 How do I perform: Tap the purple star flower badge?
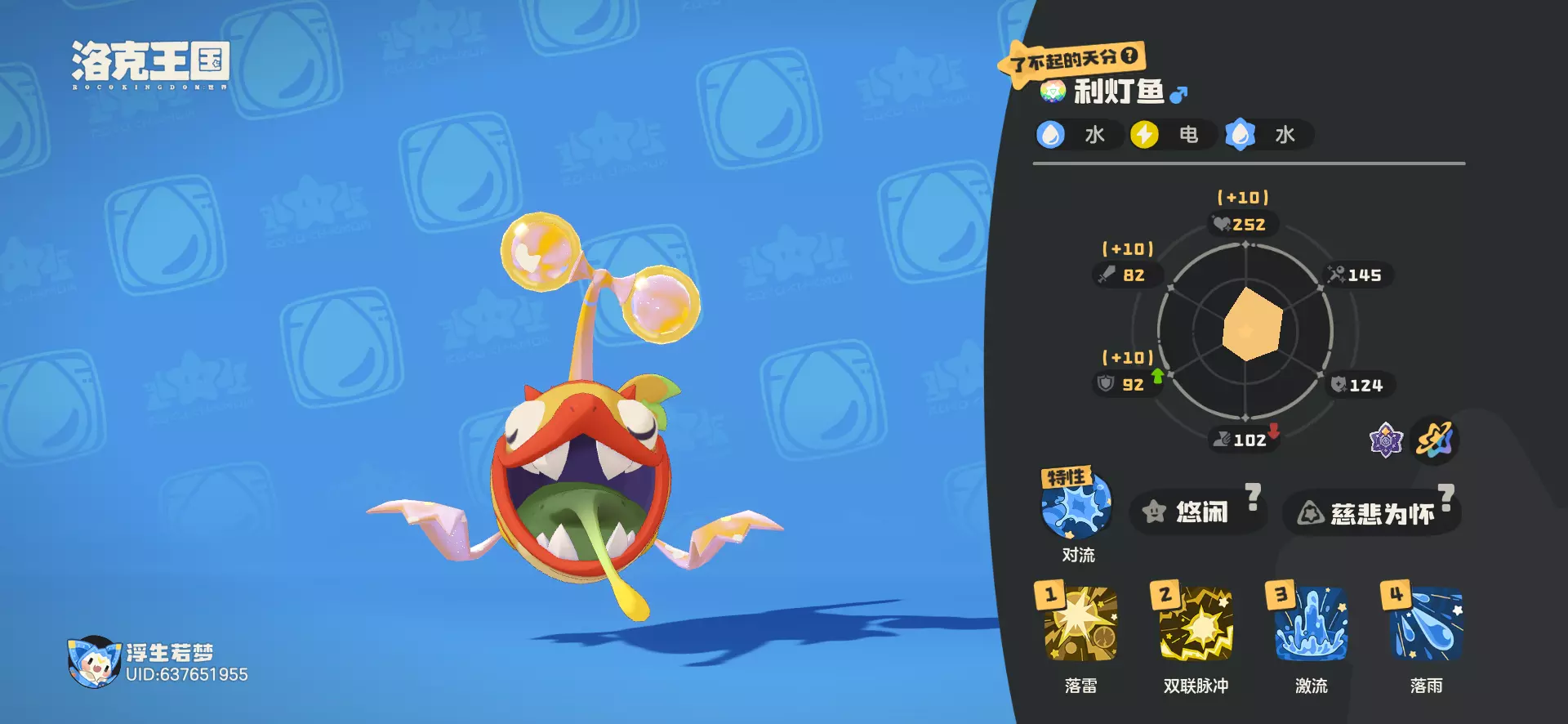[x=1386, y=441]
